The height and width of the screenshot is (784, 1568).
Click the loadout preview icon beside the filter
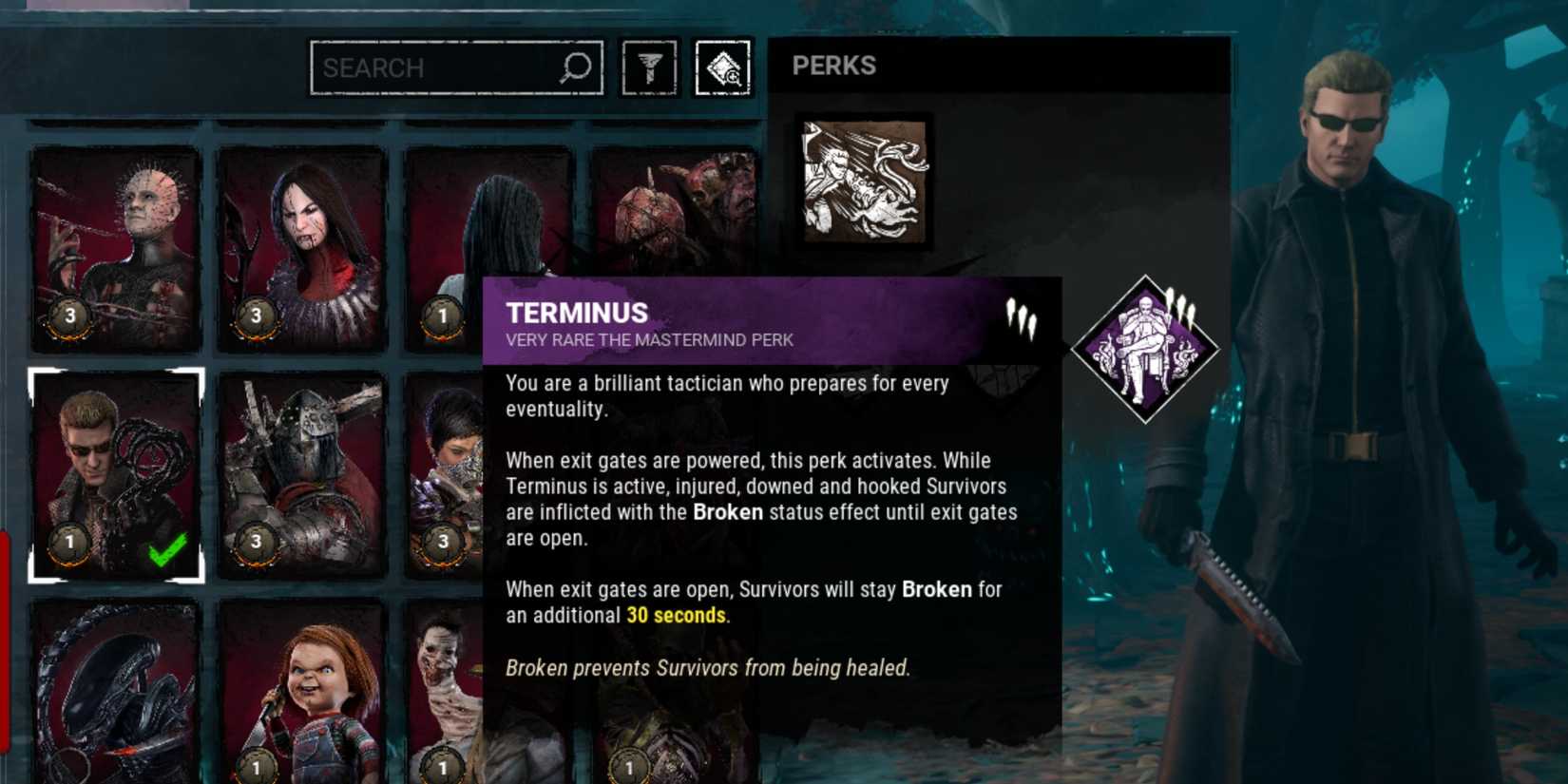pos(724,67)
